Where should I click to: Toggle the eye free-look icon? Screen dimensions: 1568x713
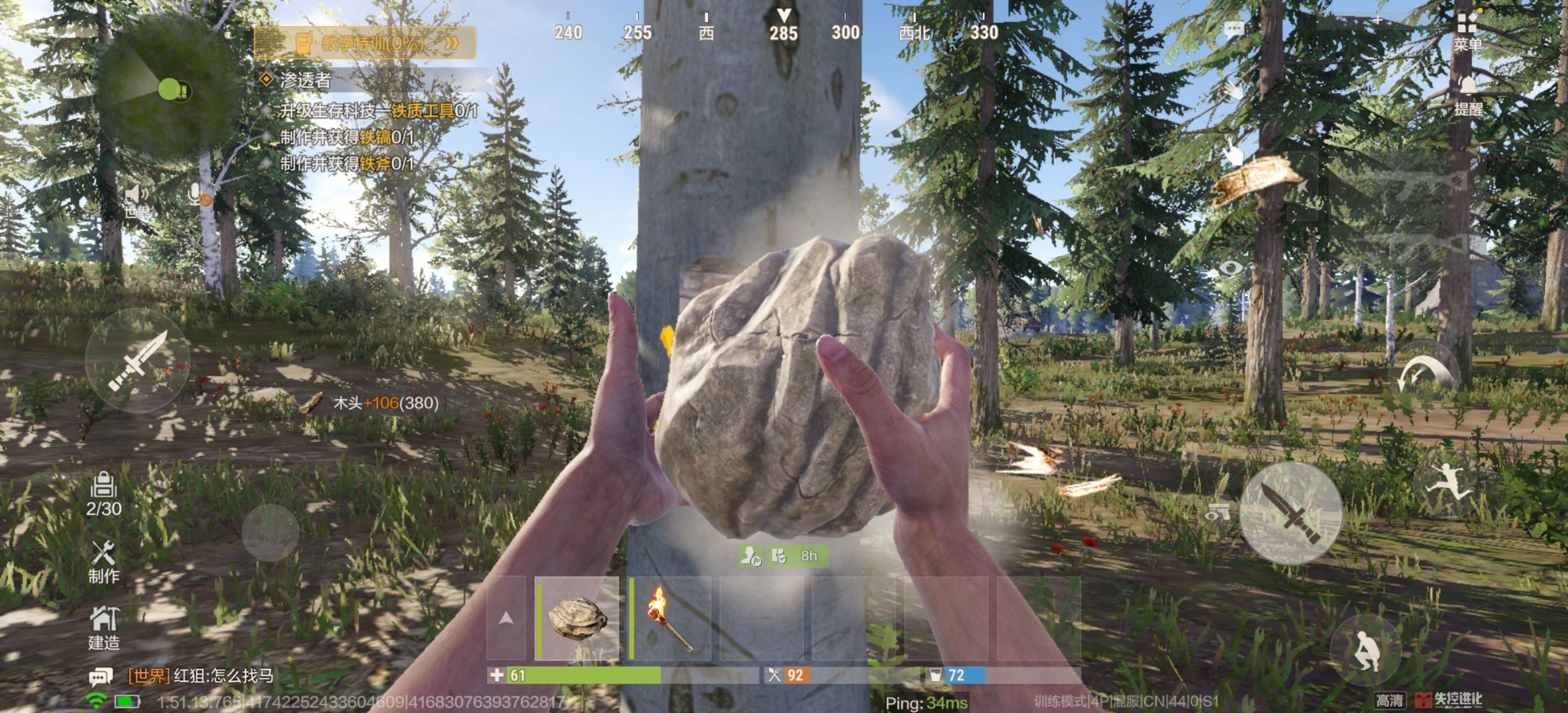1230,268
